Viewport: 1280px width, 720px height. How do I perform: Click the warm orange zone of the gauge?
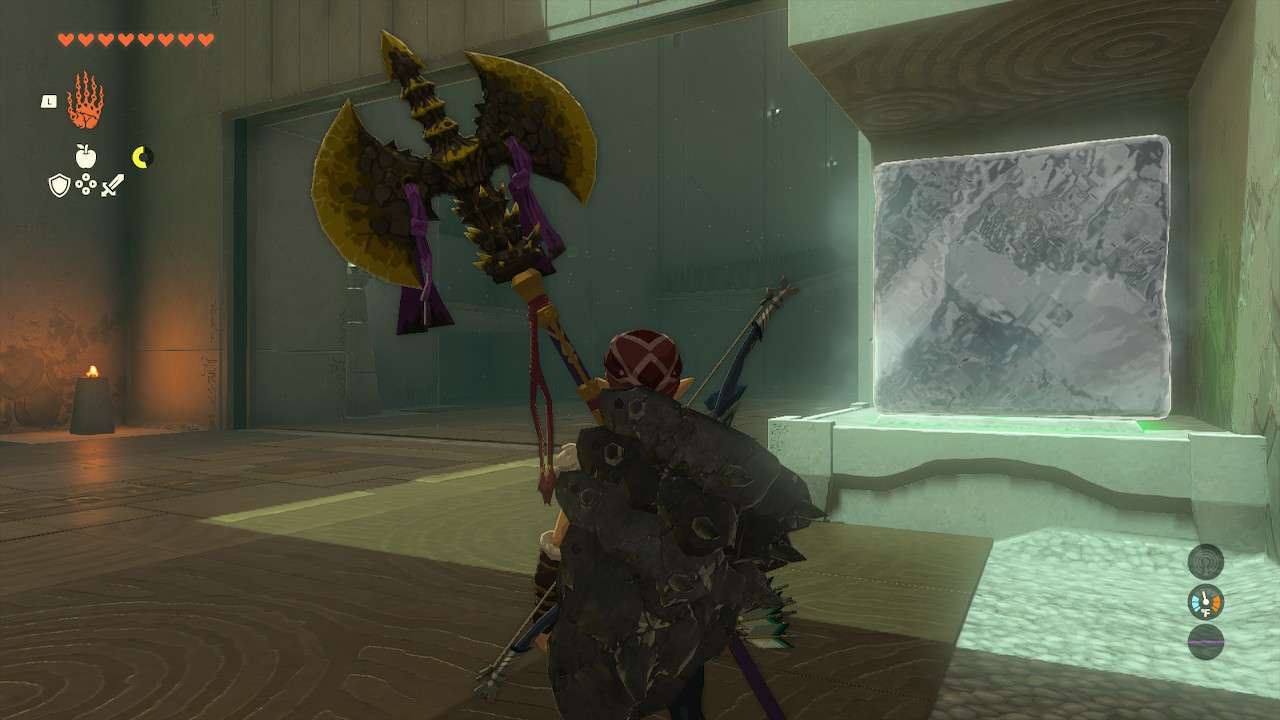1217,600
